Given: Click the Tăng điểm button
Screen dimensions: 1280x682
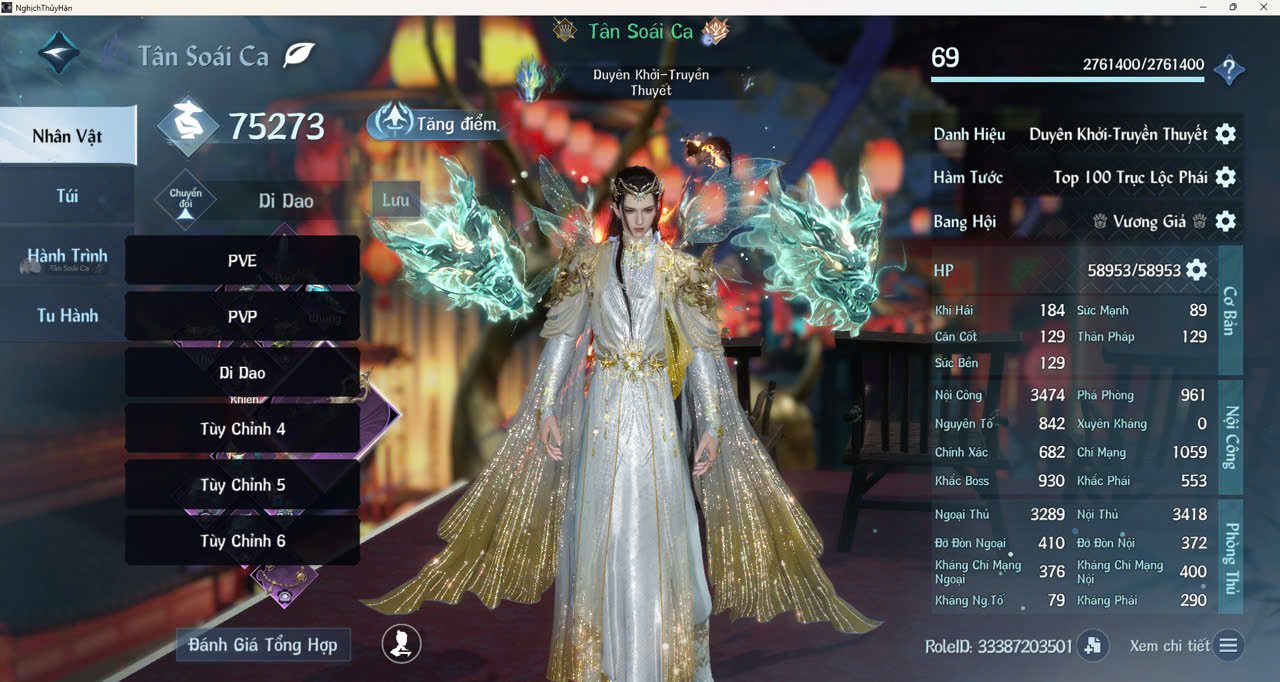Looking at the screenshot, I should click(x=435, y=123).
